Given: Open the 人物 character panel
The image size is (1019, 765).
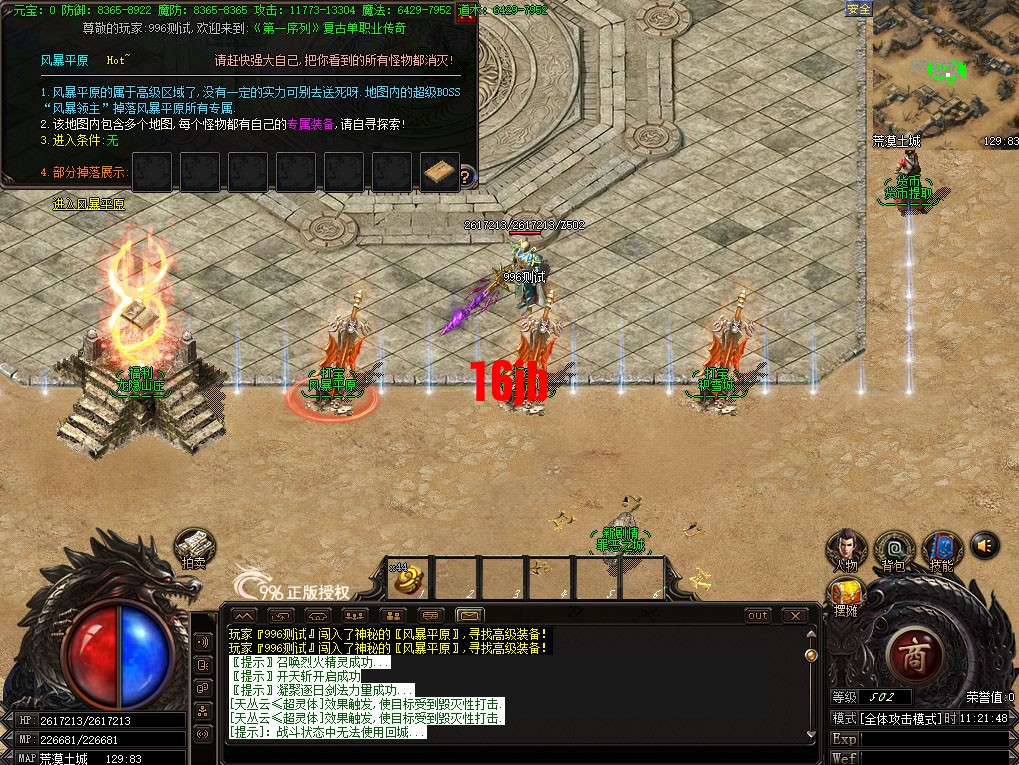Looking at the screenshot, I should click(x=846, y=549).
